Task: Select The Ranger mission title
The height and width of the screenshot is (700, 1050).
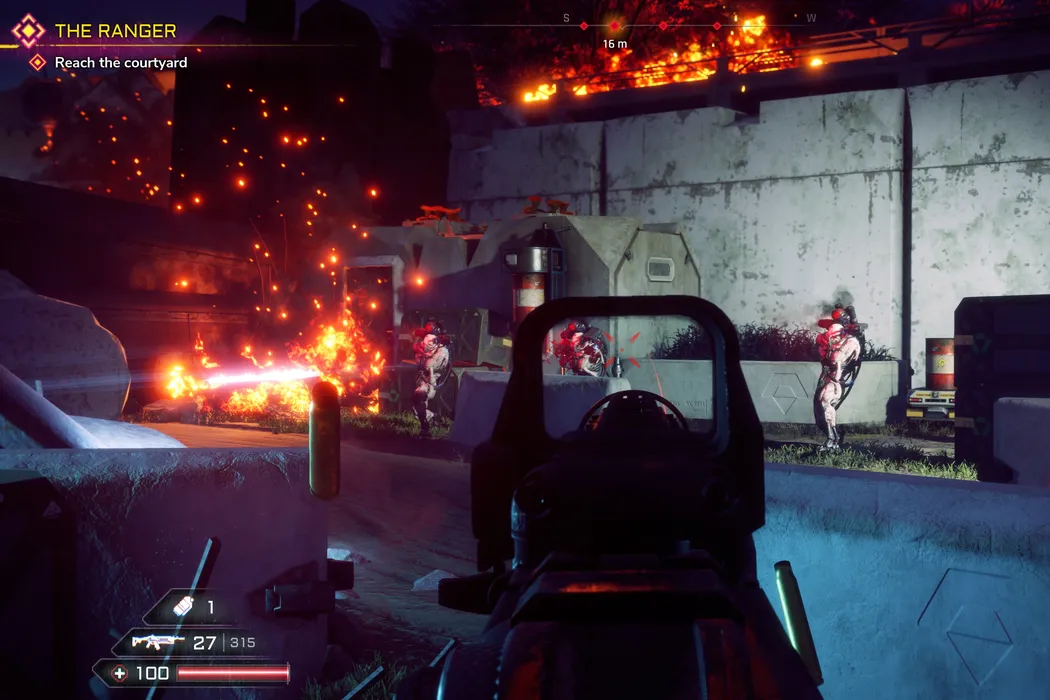Action: coord(115,31)
